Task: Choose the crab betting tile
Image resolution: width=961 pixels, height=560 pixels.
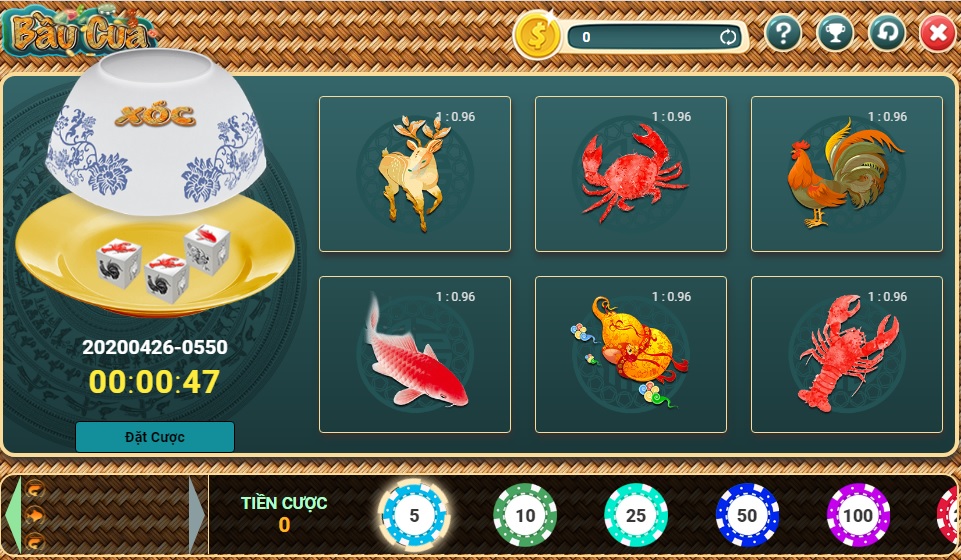Action: tap(630, 174)
